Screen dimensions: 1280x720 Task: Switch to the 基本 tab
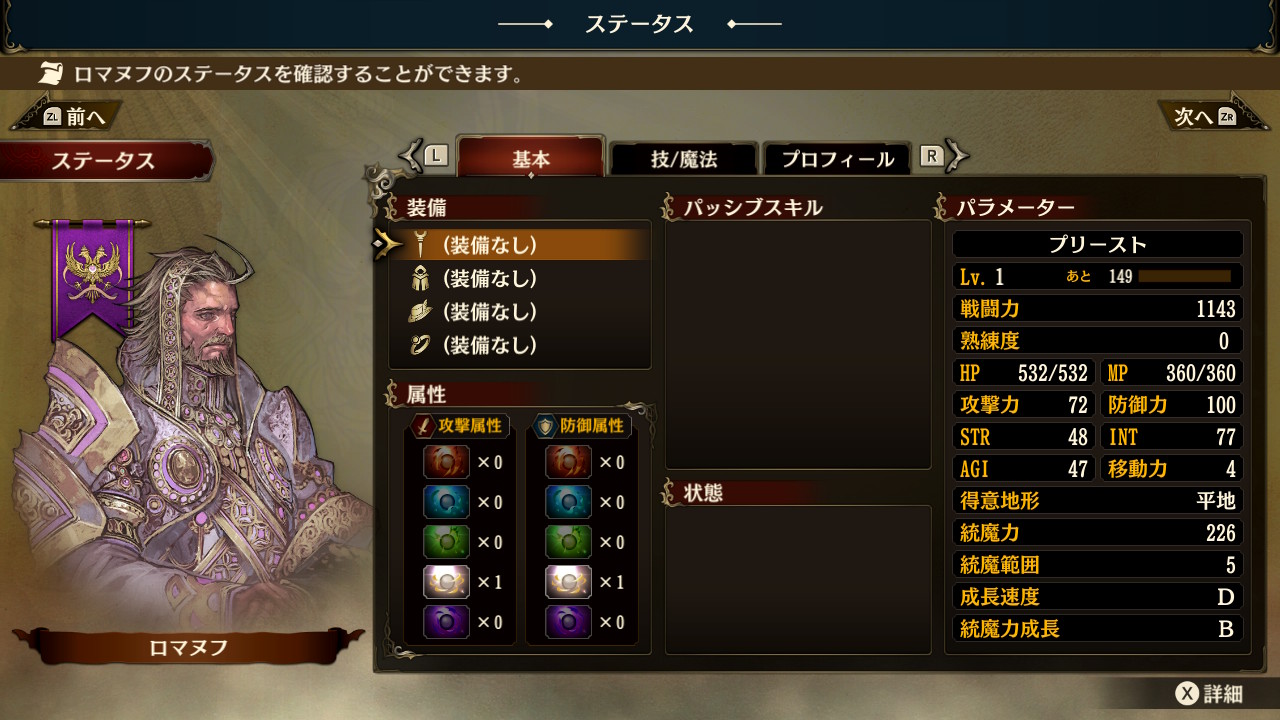click(x=531, y=159)
